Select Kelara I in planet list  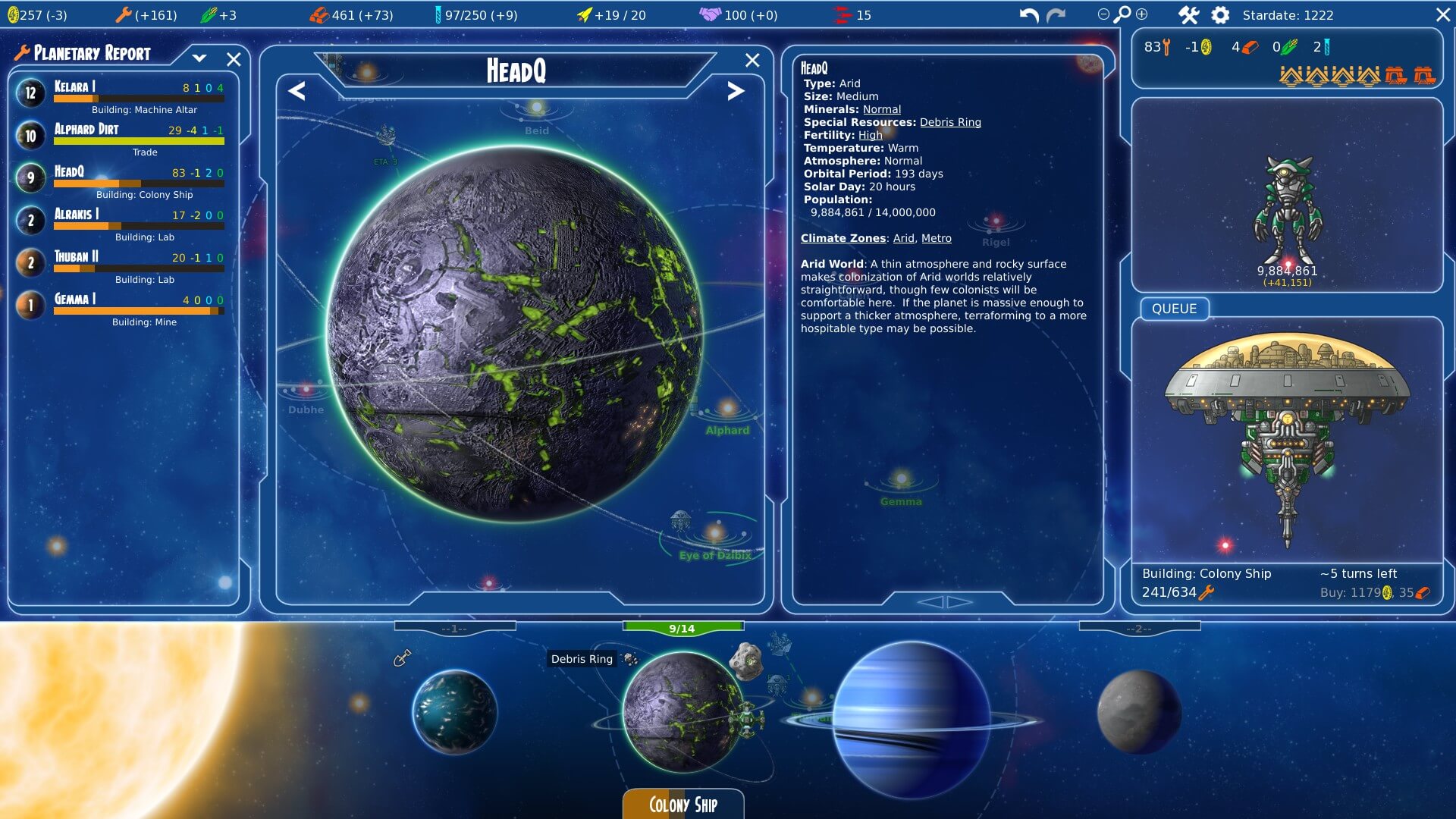coord(121,94)
